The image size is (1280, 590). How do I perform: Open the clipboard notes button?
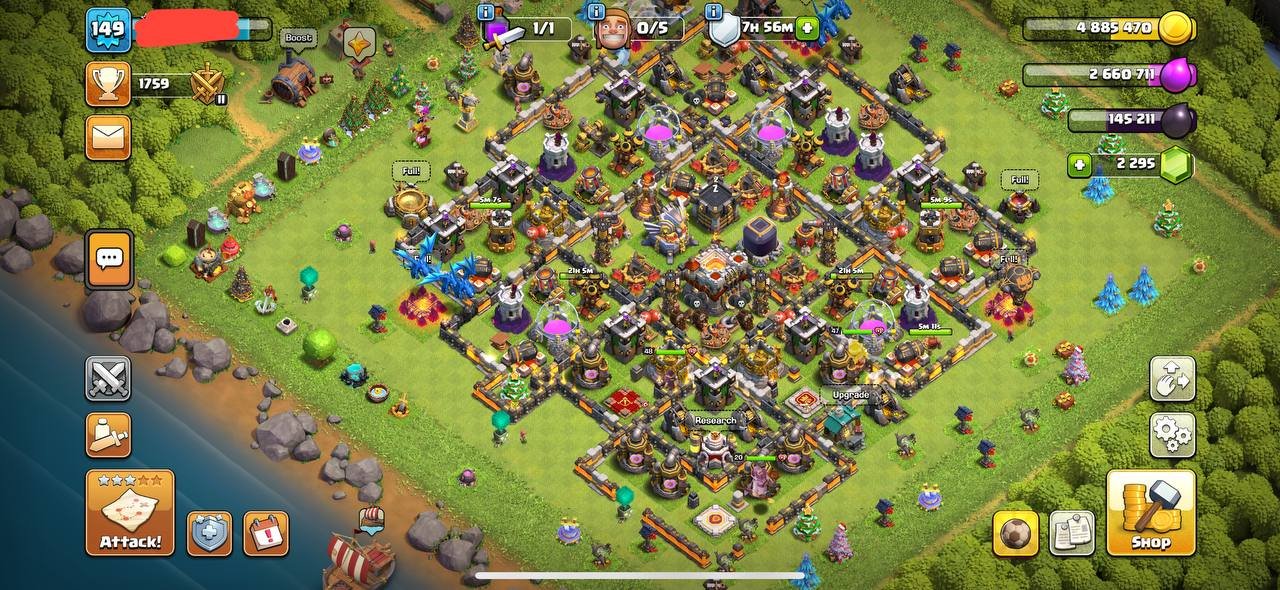[1071, 533]
